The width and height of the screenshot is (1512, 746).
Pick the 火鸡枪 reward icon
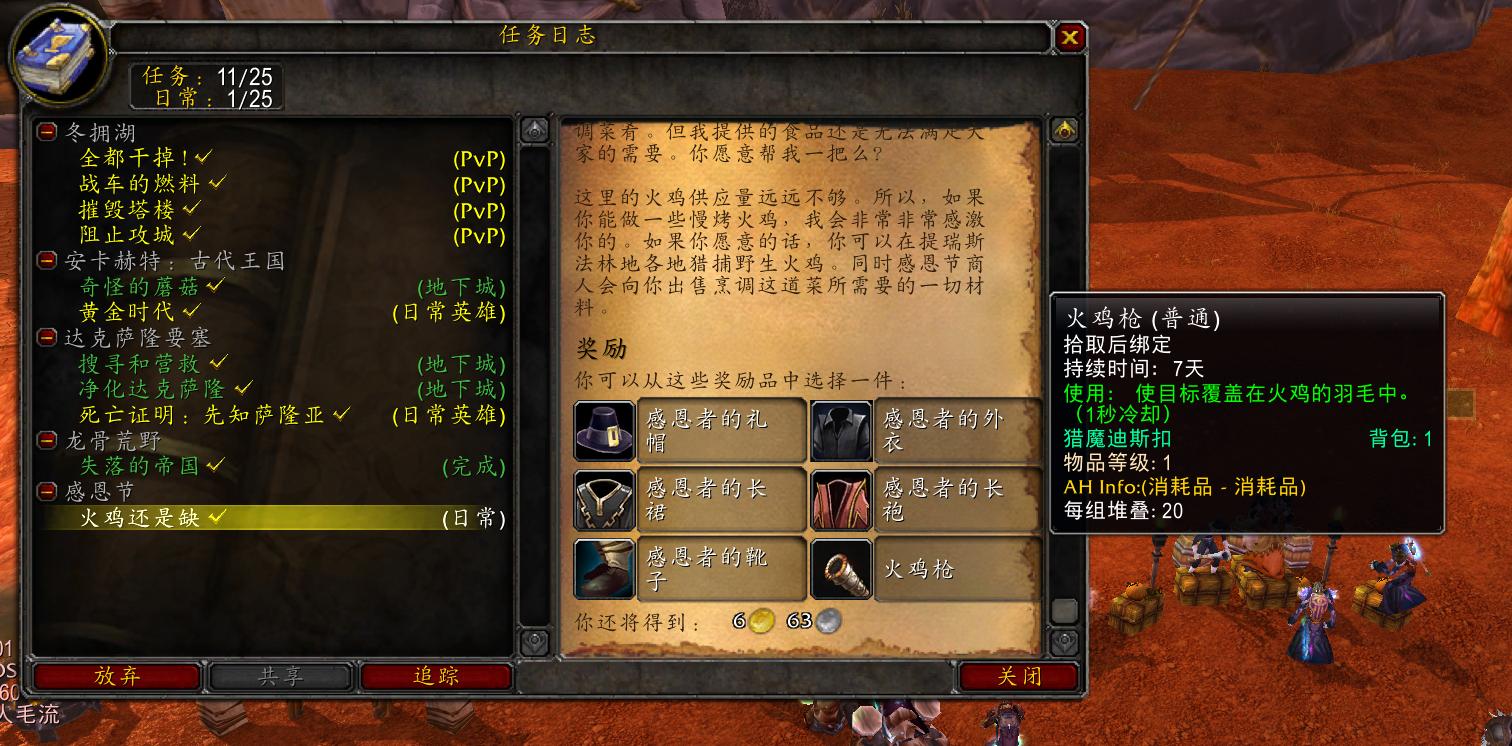[841, 568]
